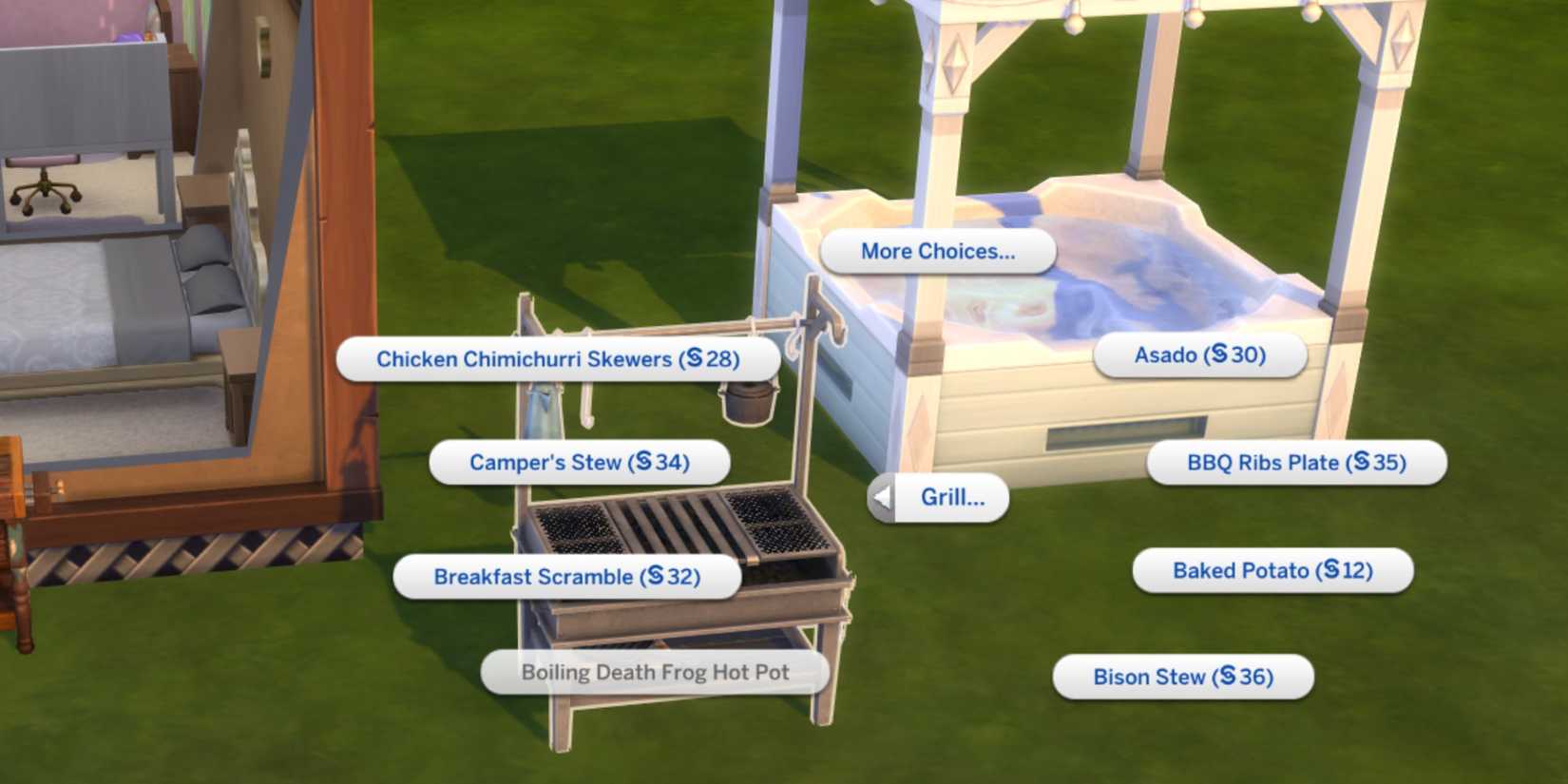Click the simoleon symbol next to 28
Viewport: 1568px width, 784px height.
[x=693, y=359]
